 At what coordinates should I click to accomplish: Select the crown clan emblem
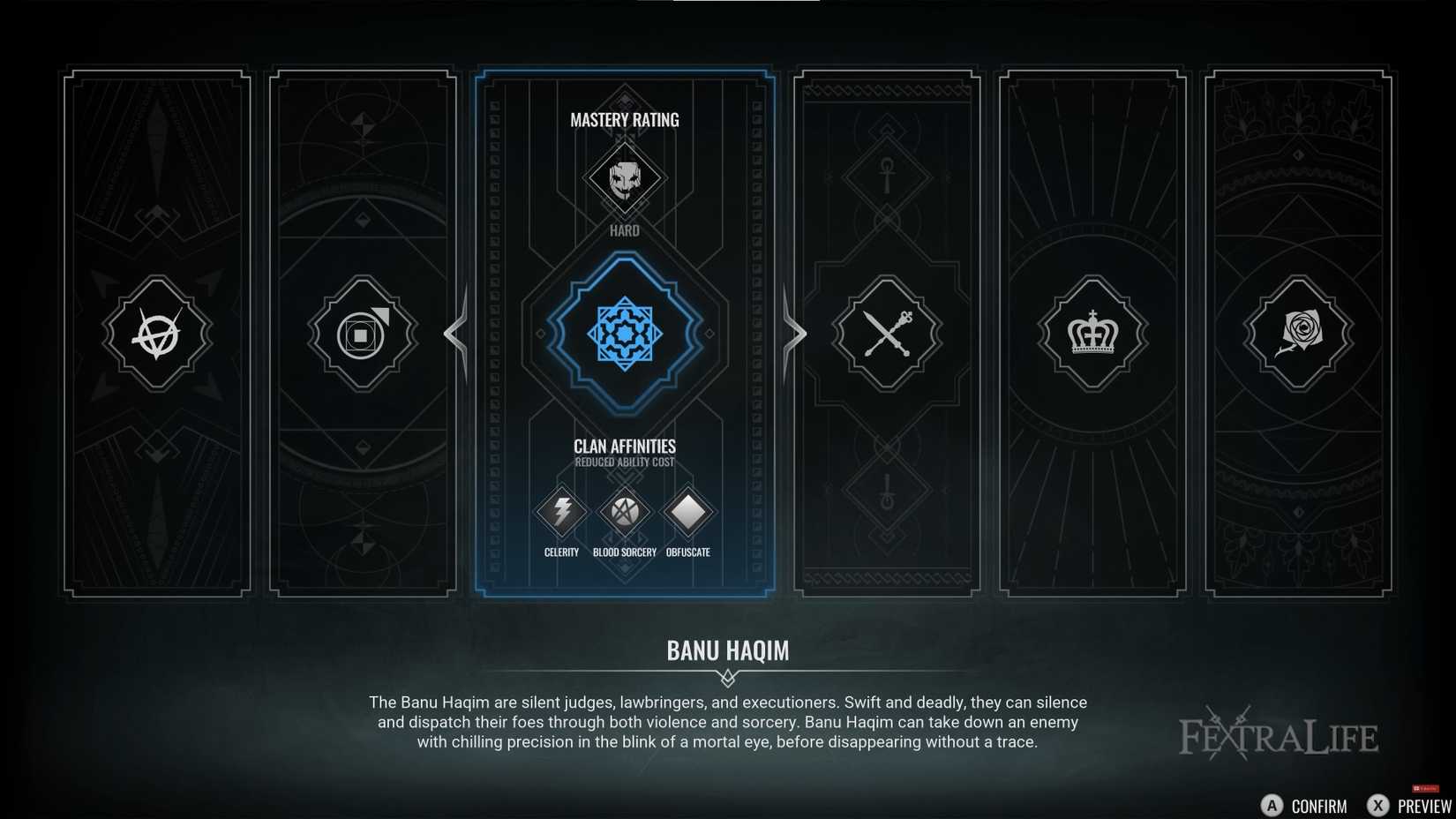(1092, 334)
